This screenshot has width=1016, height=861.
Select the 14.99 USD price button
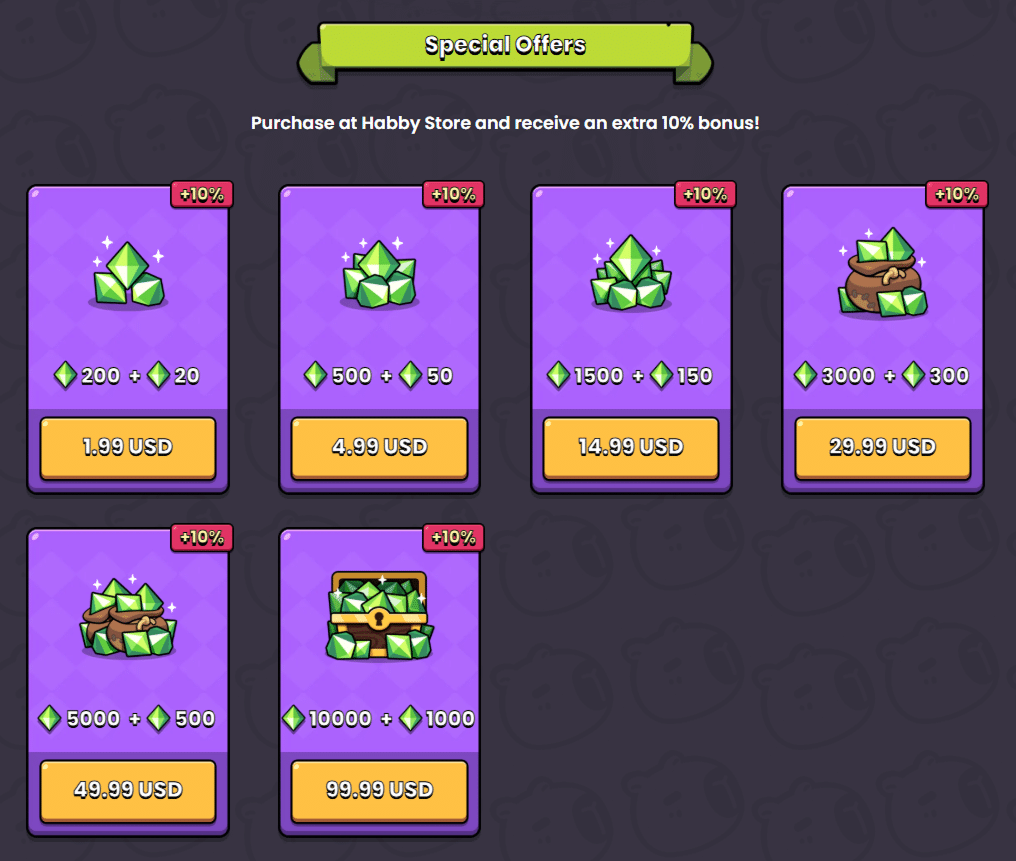(631, 447)
